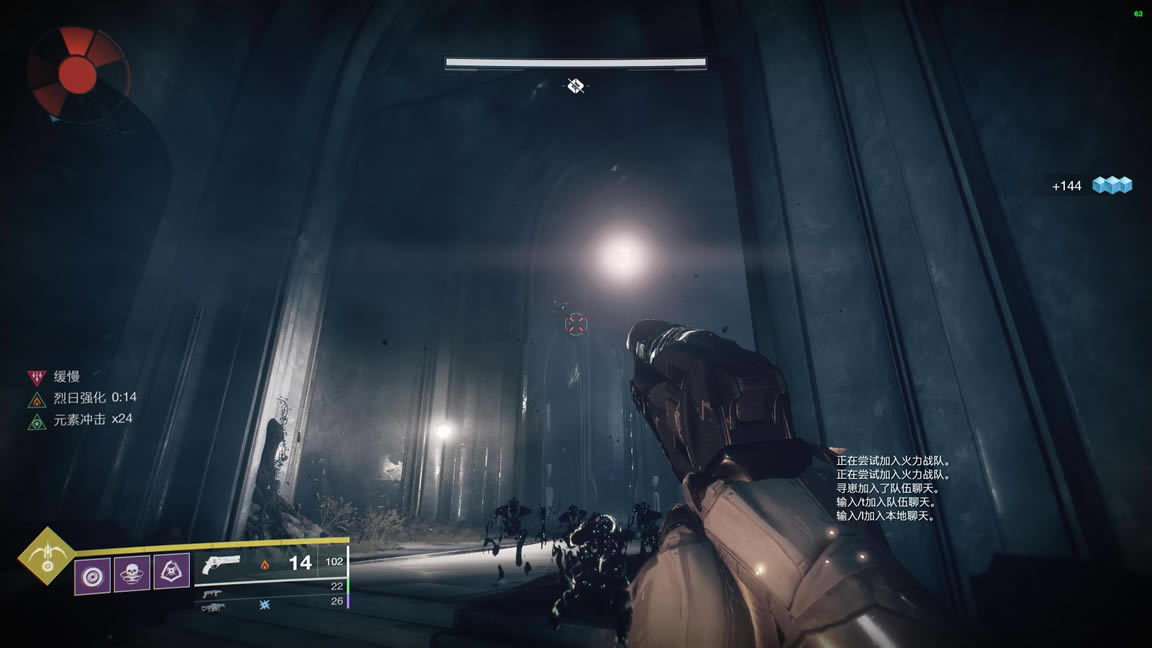This screenshot has height=648, width=1152.
Task: Switch to the second weapon with 22 ammo
Action: pyautogui.click(x=211, y=592)
